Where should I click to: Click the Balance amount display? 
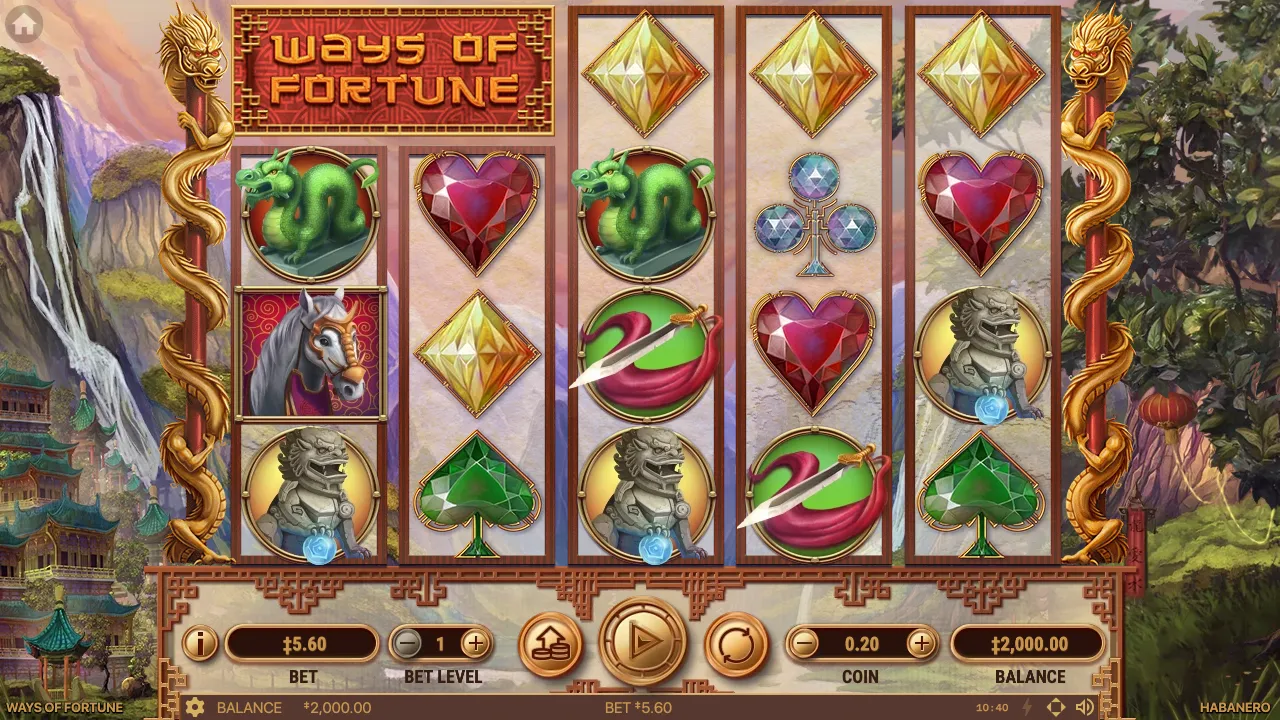coord(1031,644)
